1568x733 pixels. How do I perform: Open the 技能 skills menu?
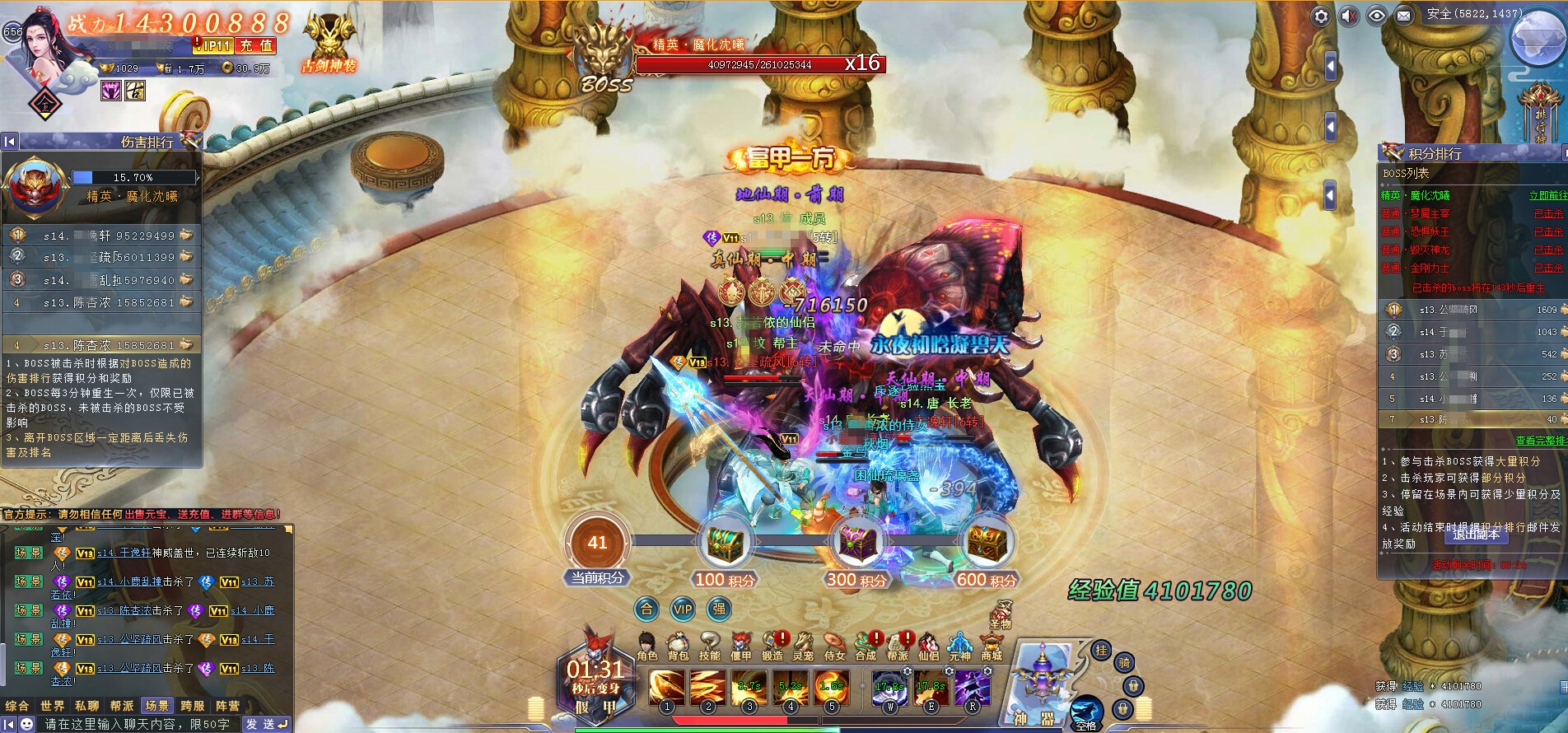709,647
